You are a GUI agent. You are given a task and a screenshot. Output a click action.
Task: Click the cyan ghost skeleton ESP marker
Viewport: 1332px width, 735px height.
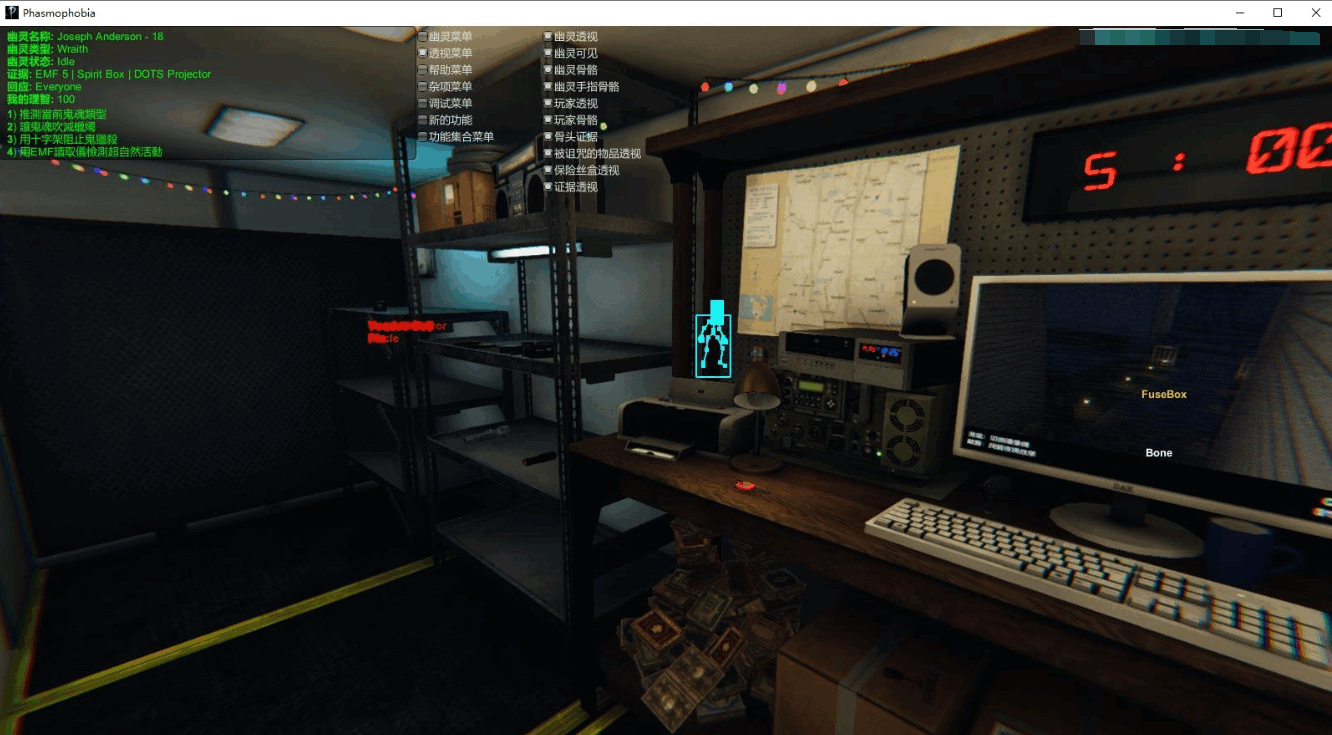714,344
